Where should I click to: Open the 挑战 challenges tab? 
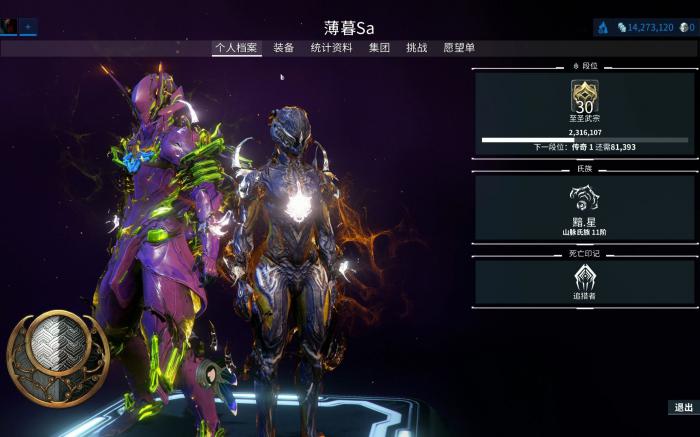point(417,47)
